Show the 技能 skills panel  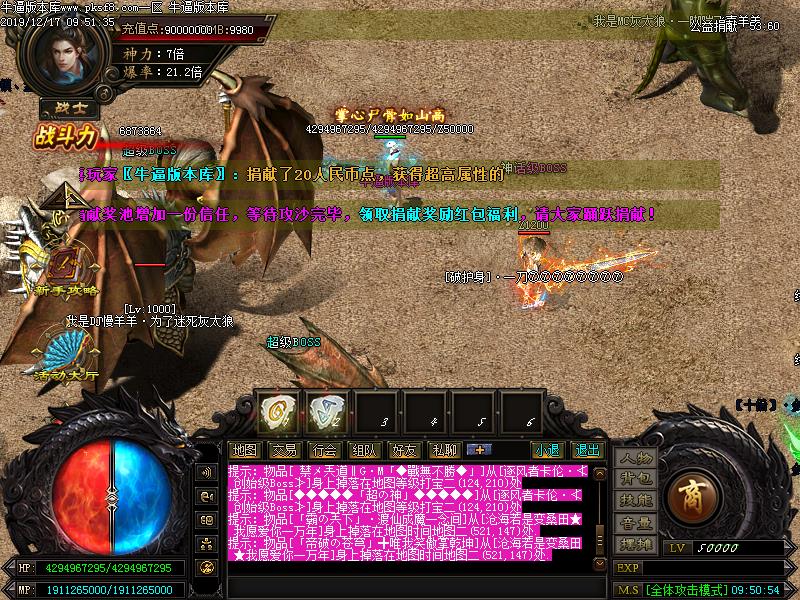(635, 500)
